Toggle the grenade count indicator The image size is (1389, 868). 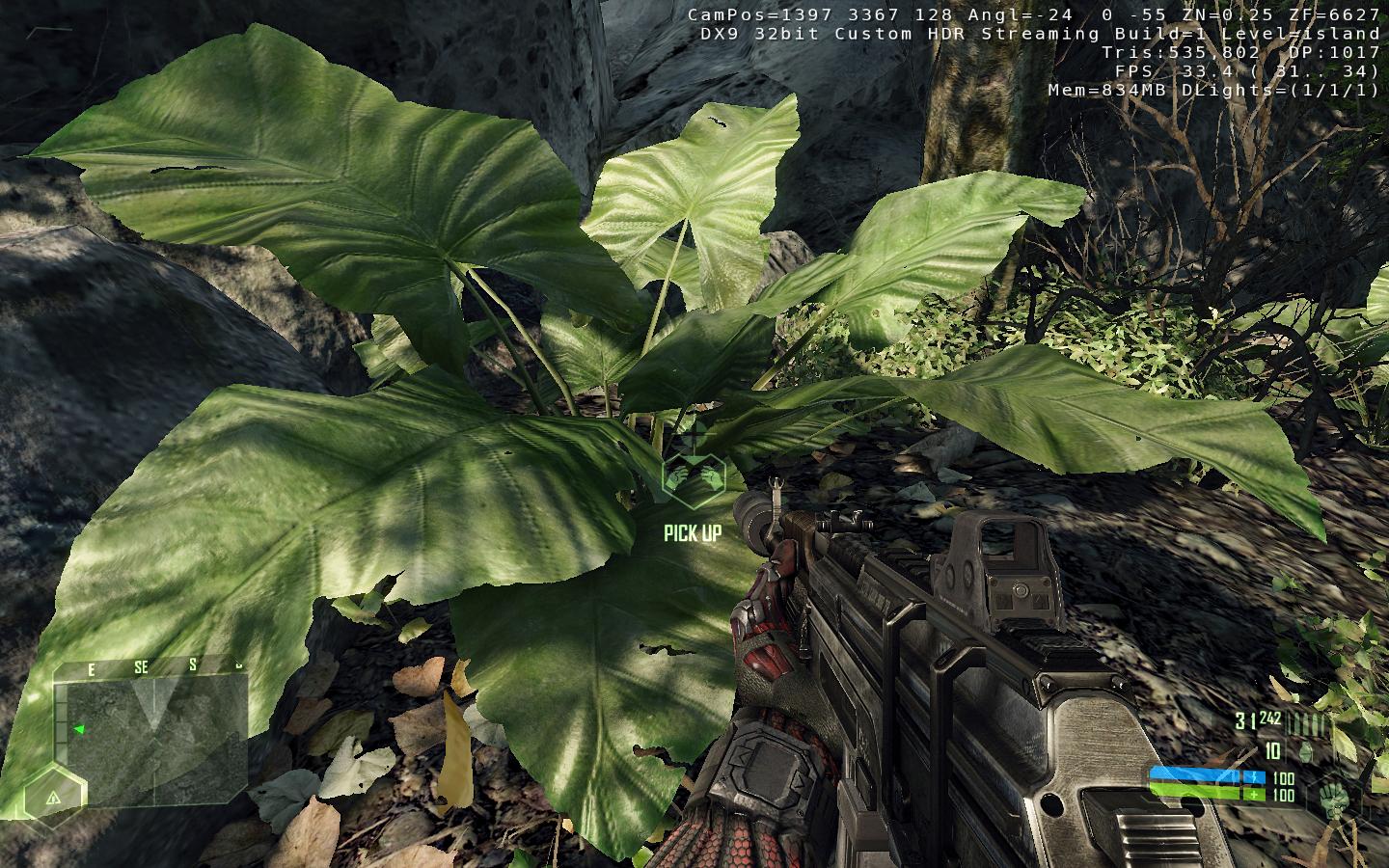click(x=1271, y=748)
